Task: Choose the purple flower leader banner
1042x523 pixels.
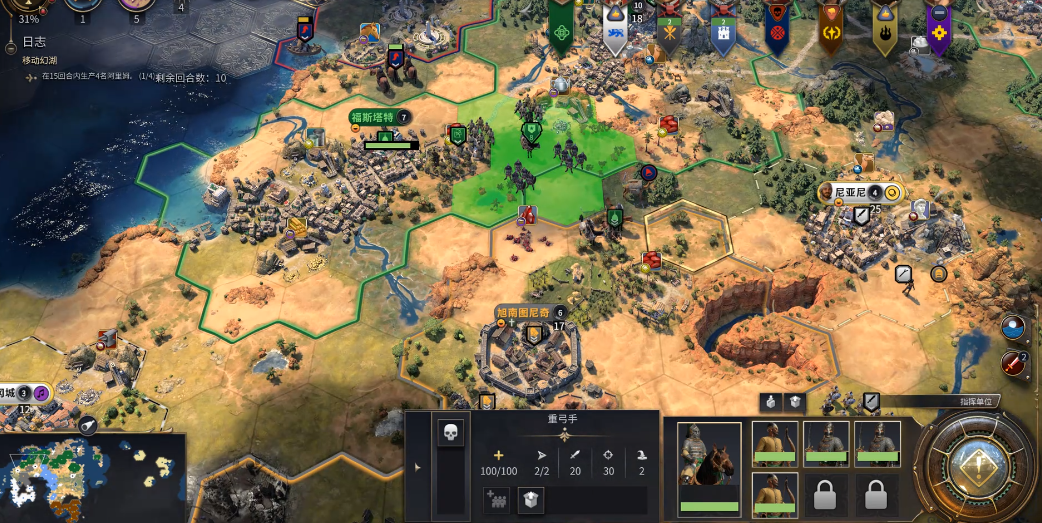Action: click(x=938, y=32)
